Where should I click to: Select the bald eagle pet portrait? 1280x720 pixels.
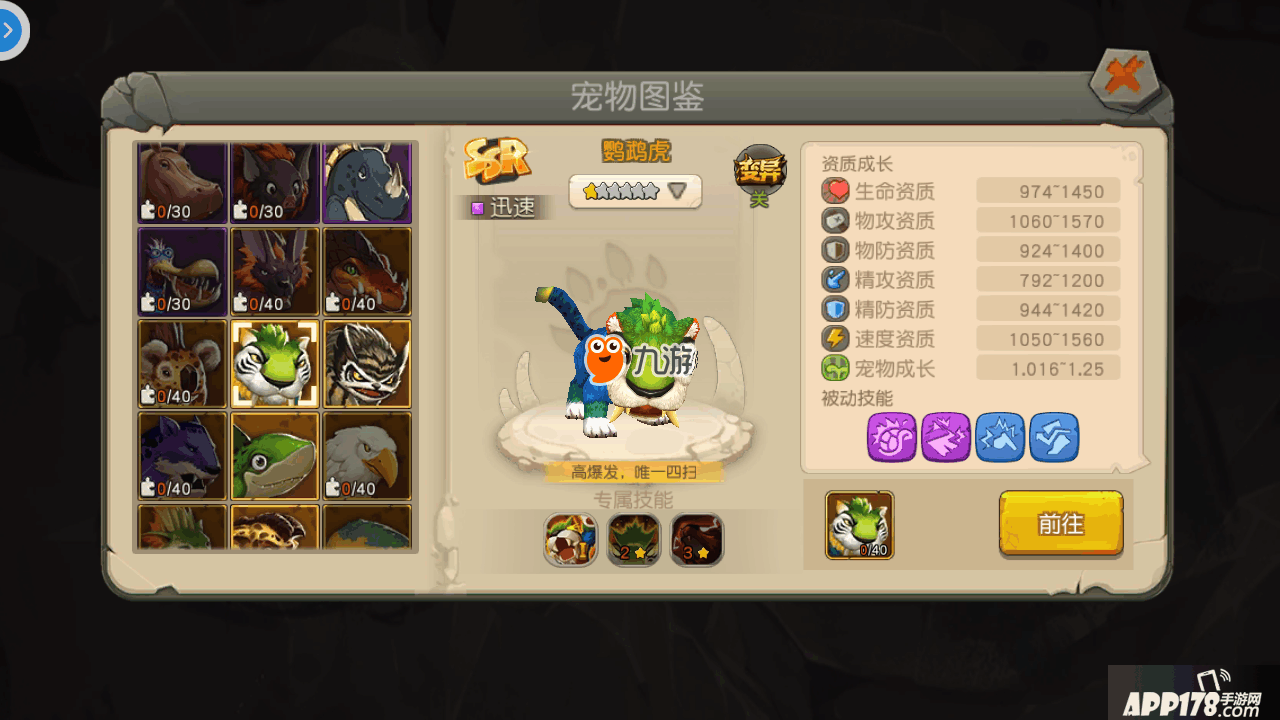[367, 456]
